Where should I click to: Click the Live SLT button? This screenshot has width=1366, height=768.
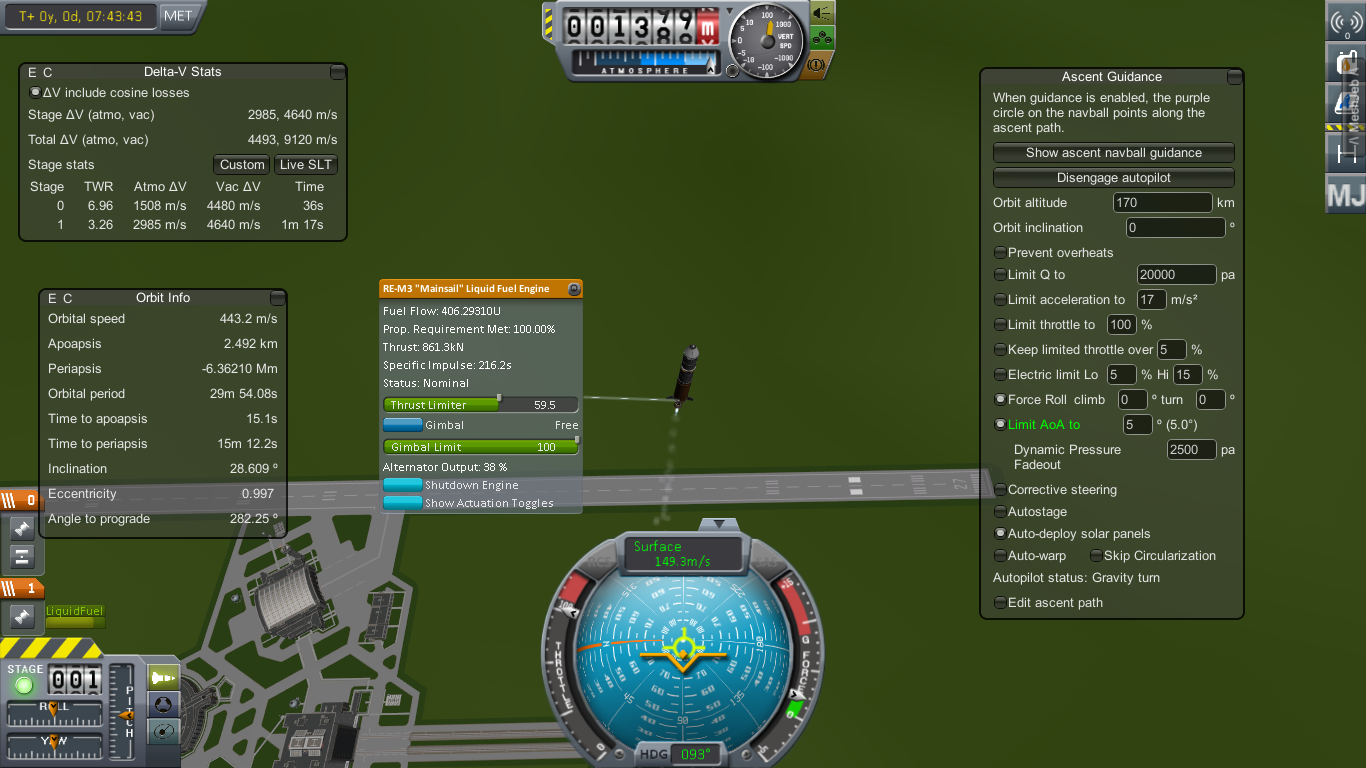coord(306,165)
